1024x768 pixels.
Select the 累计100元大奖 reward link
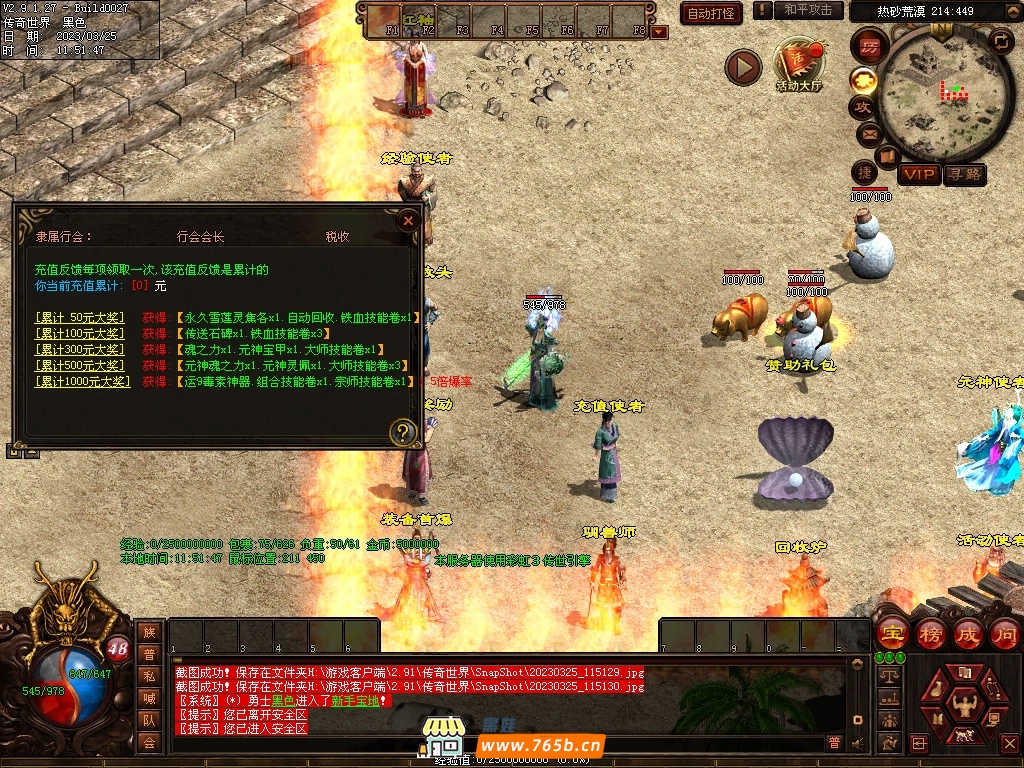(x=80, y=334)
